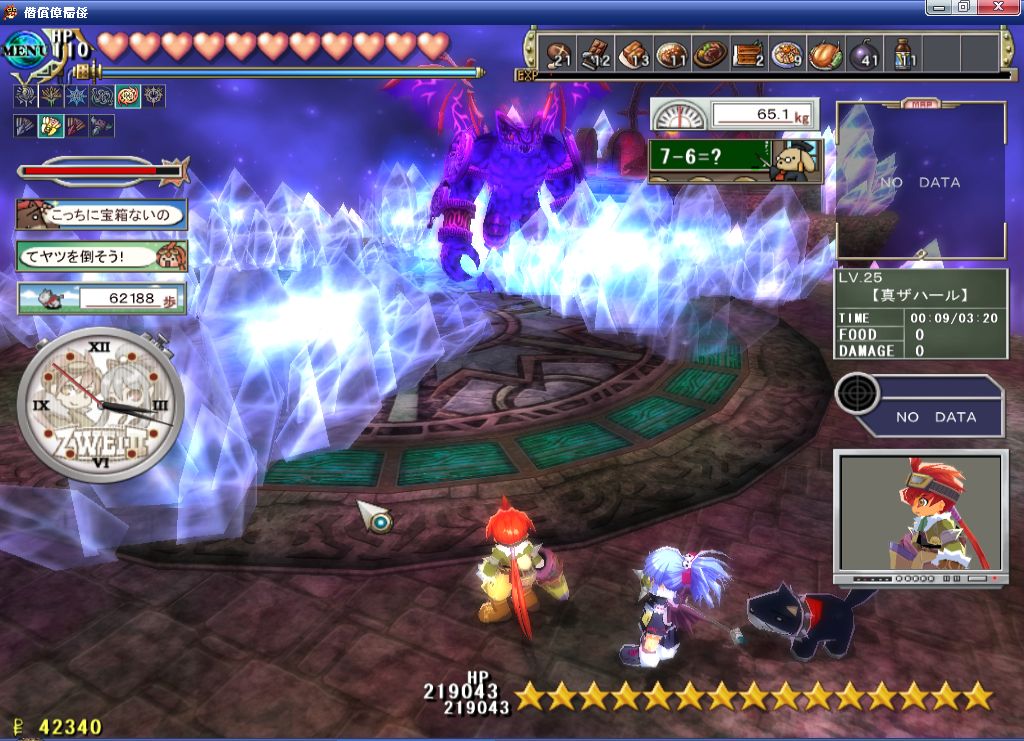The height and width of the screenshot is (741, 1024).
Task: Pick the roast chicken food item
Action: 825,53
